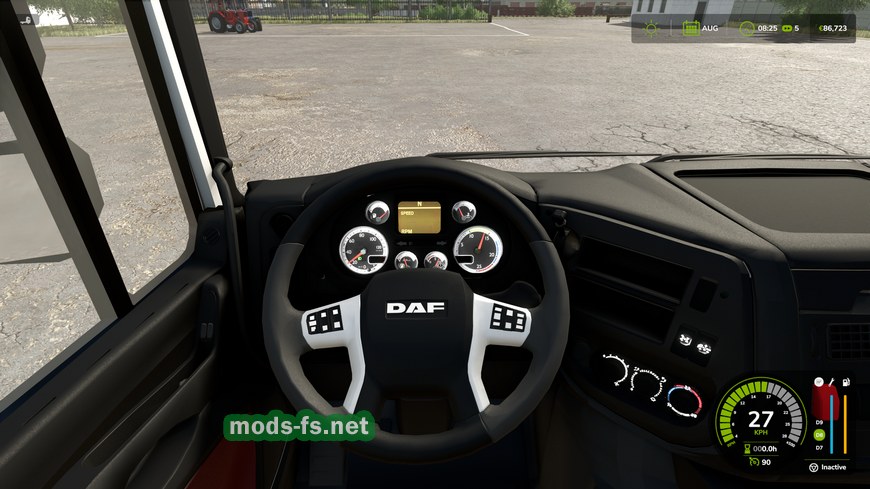The width and height of the screenshot is (870, 489).
Task: Select the highlighted D8 gear indicator
Action: pos(819,434)
